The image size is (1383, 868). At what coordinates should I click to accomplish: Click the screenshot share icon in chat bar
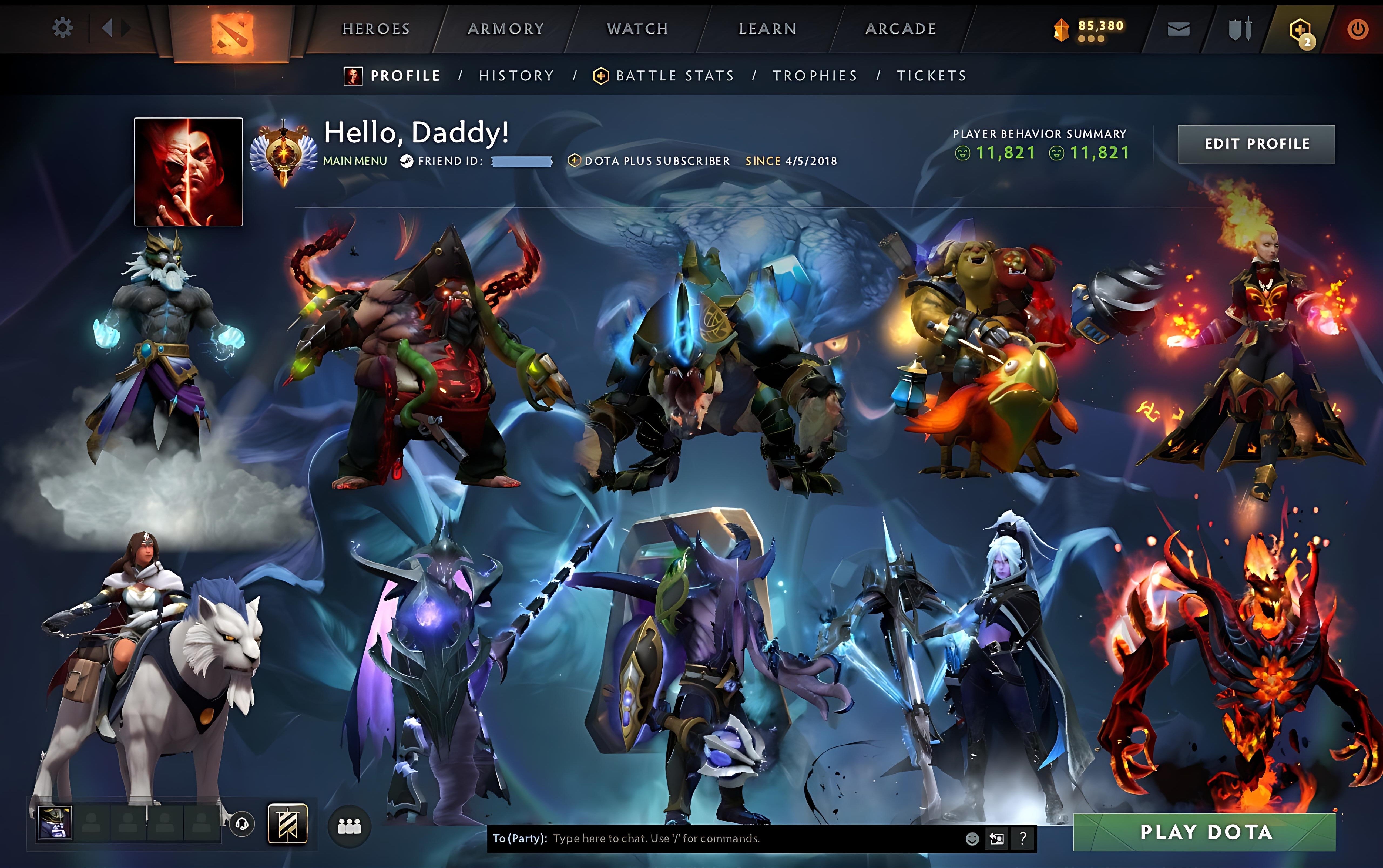[997, 839]
